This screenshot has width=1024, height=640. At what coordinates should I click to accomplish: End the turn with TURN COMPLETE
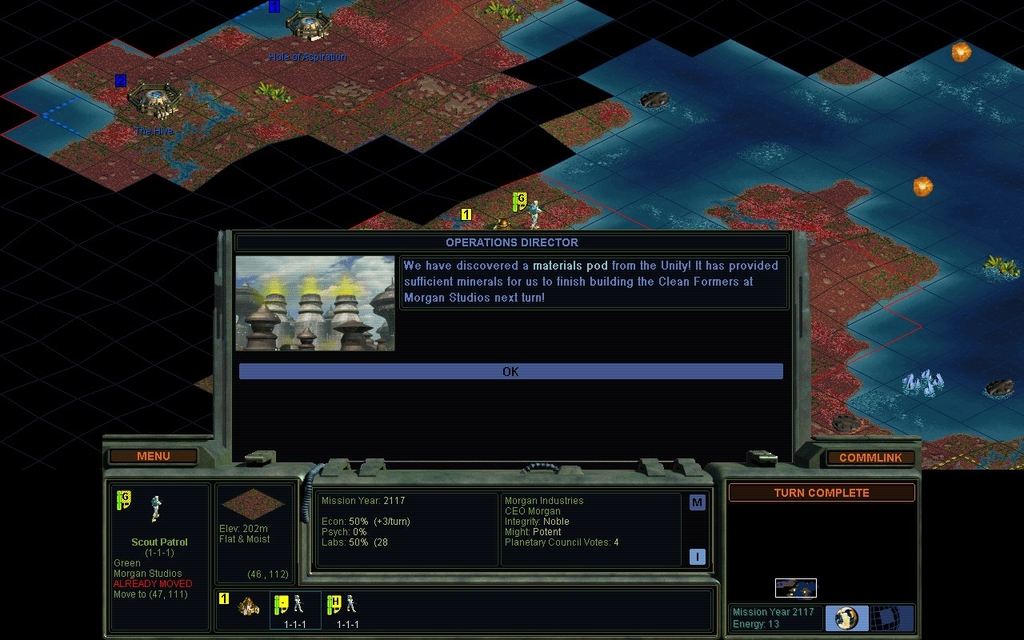(x=821, y=493)
